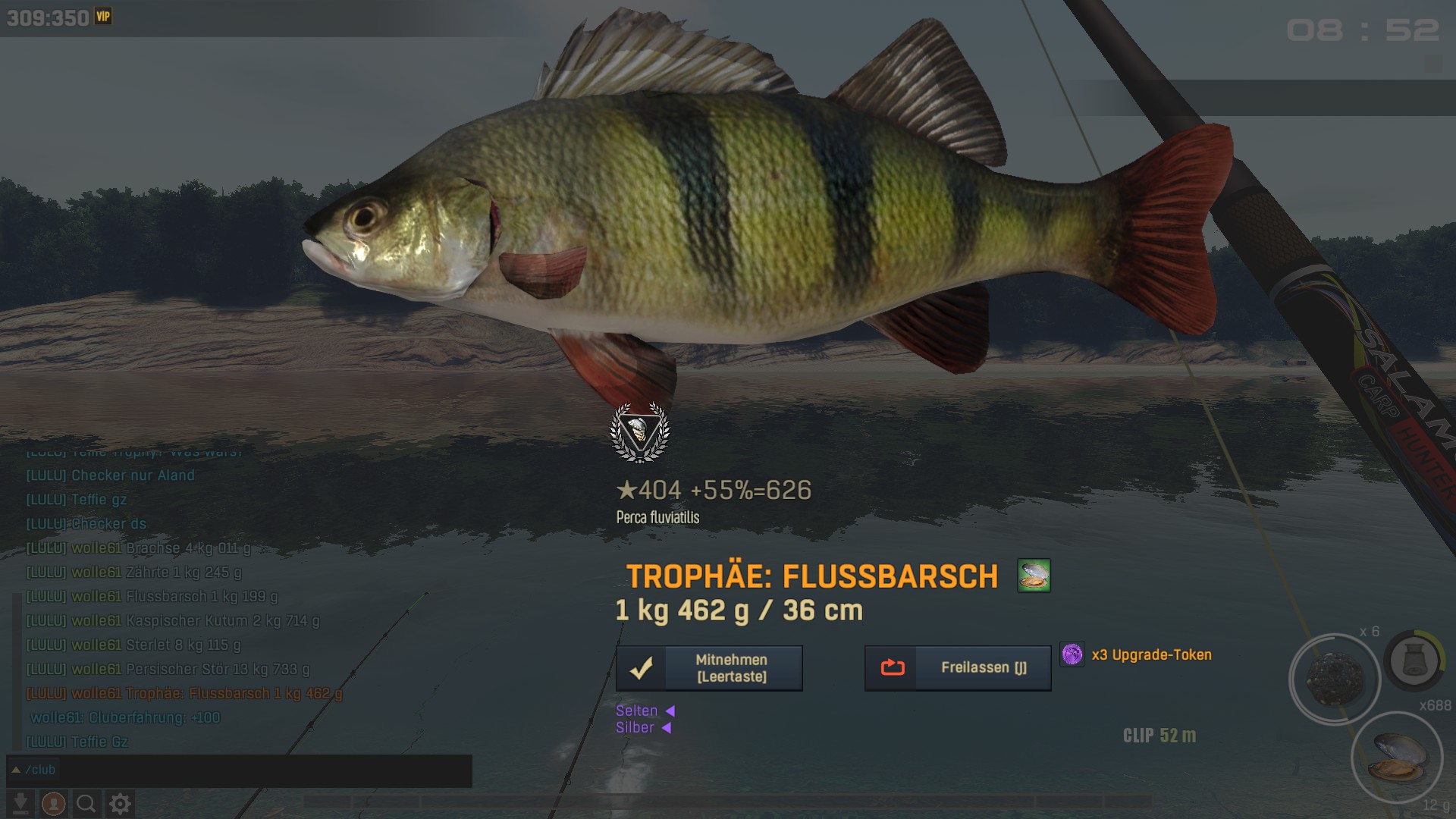Click the trophy medal badge

coord(640,432)
